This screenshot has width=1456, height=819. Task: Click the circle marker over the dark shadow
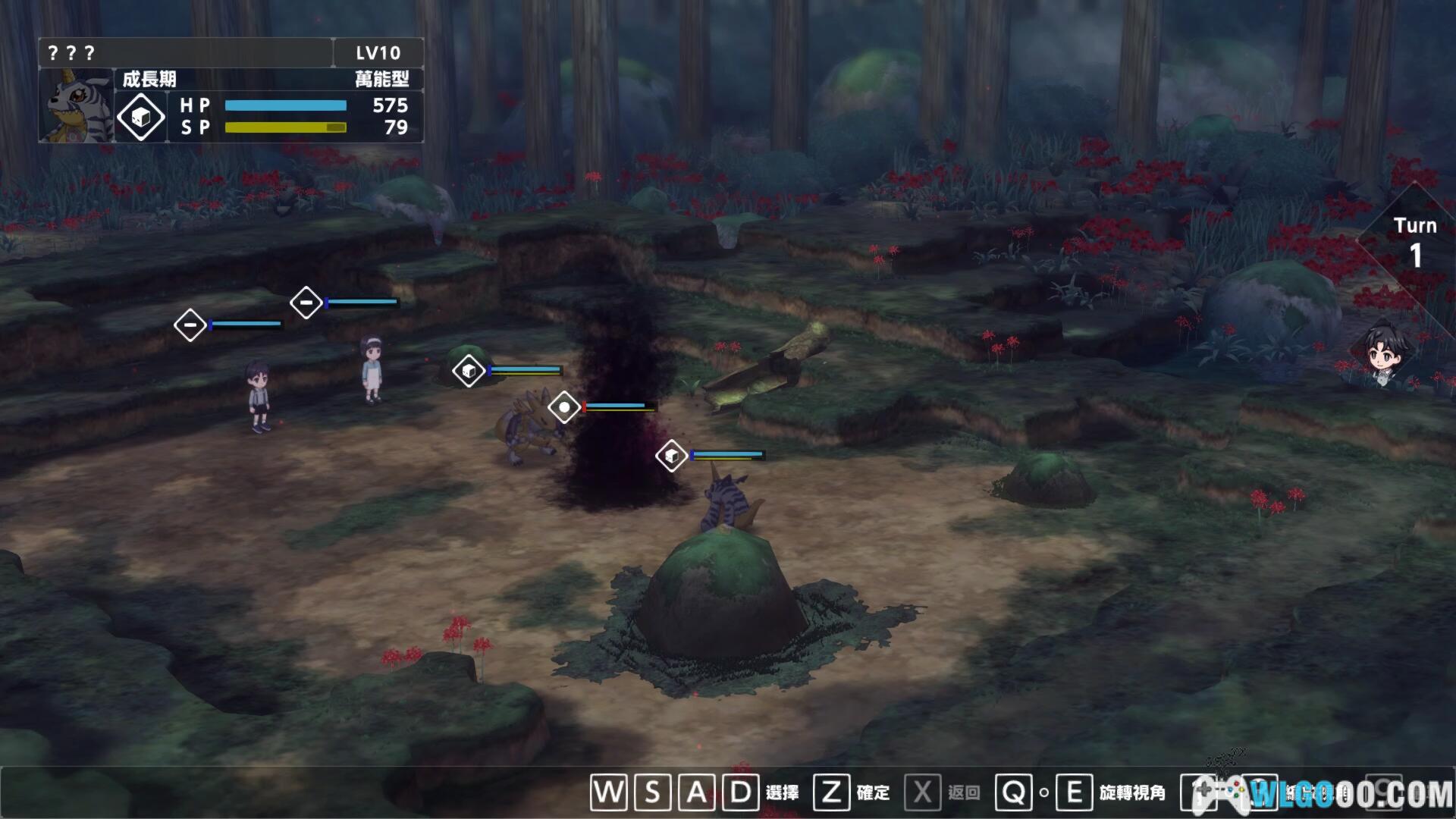point(564,407)
